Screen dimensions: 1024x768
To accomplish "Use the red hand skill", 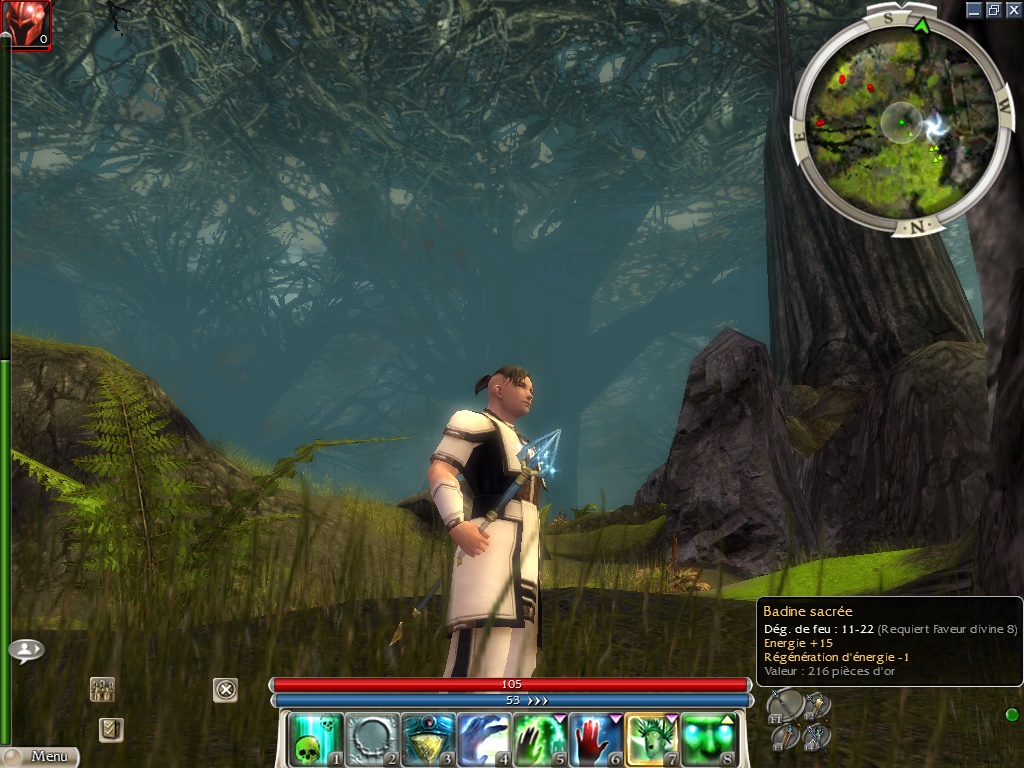I will pyautogui.click(x=595, y=739).
